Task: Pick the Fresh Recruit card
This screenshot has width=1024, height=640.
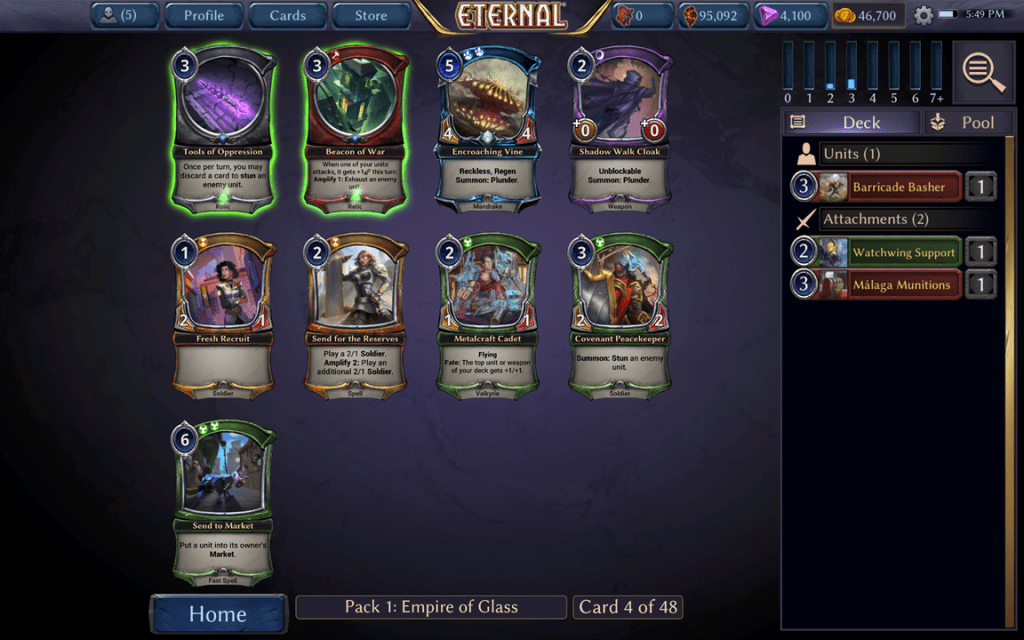Action: (223, 317)
